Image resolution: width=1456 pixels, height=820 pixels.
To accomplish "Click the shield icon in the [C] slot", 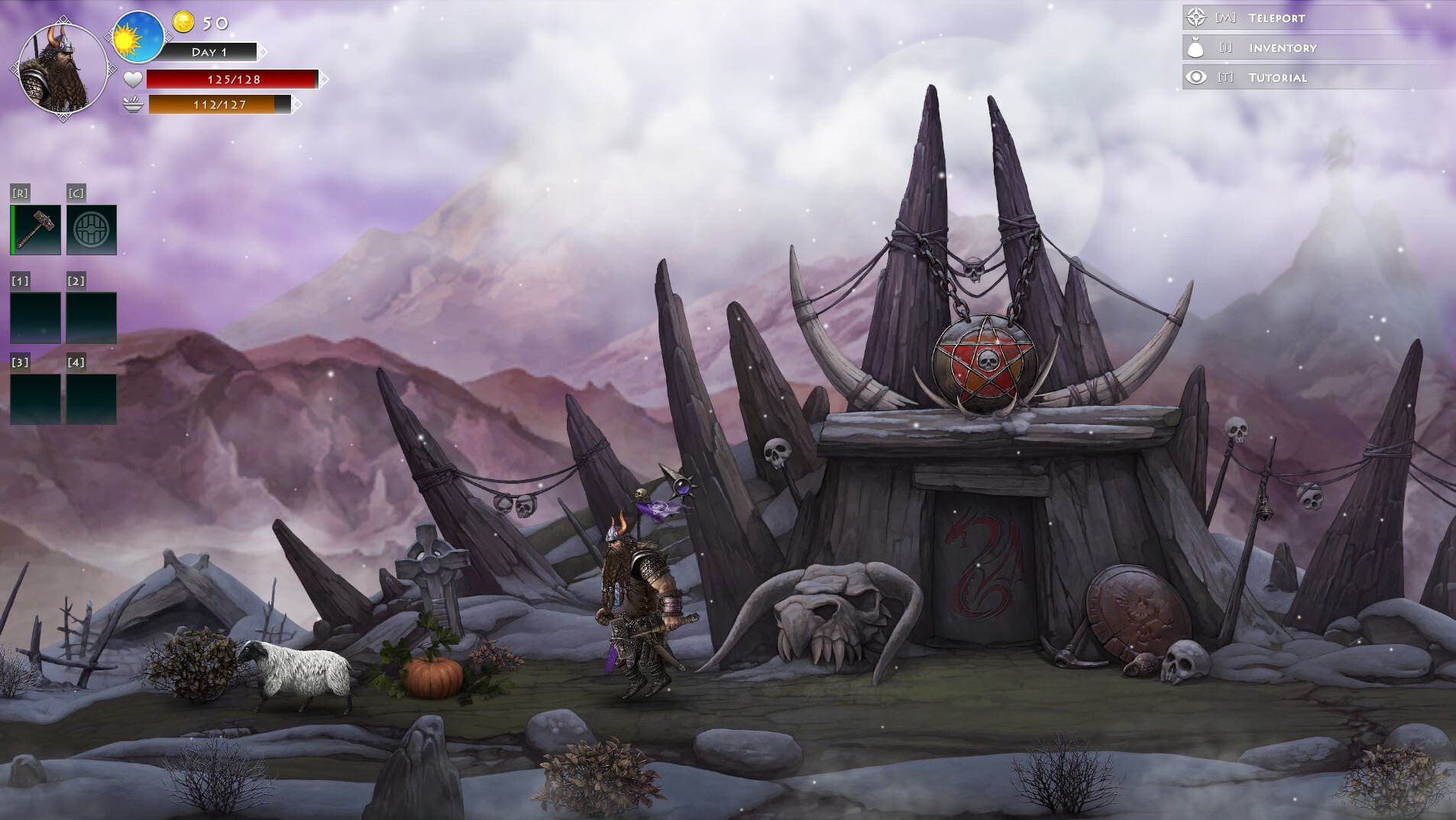I will pos(91,228).
